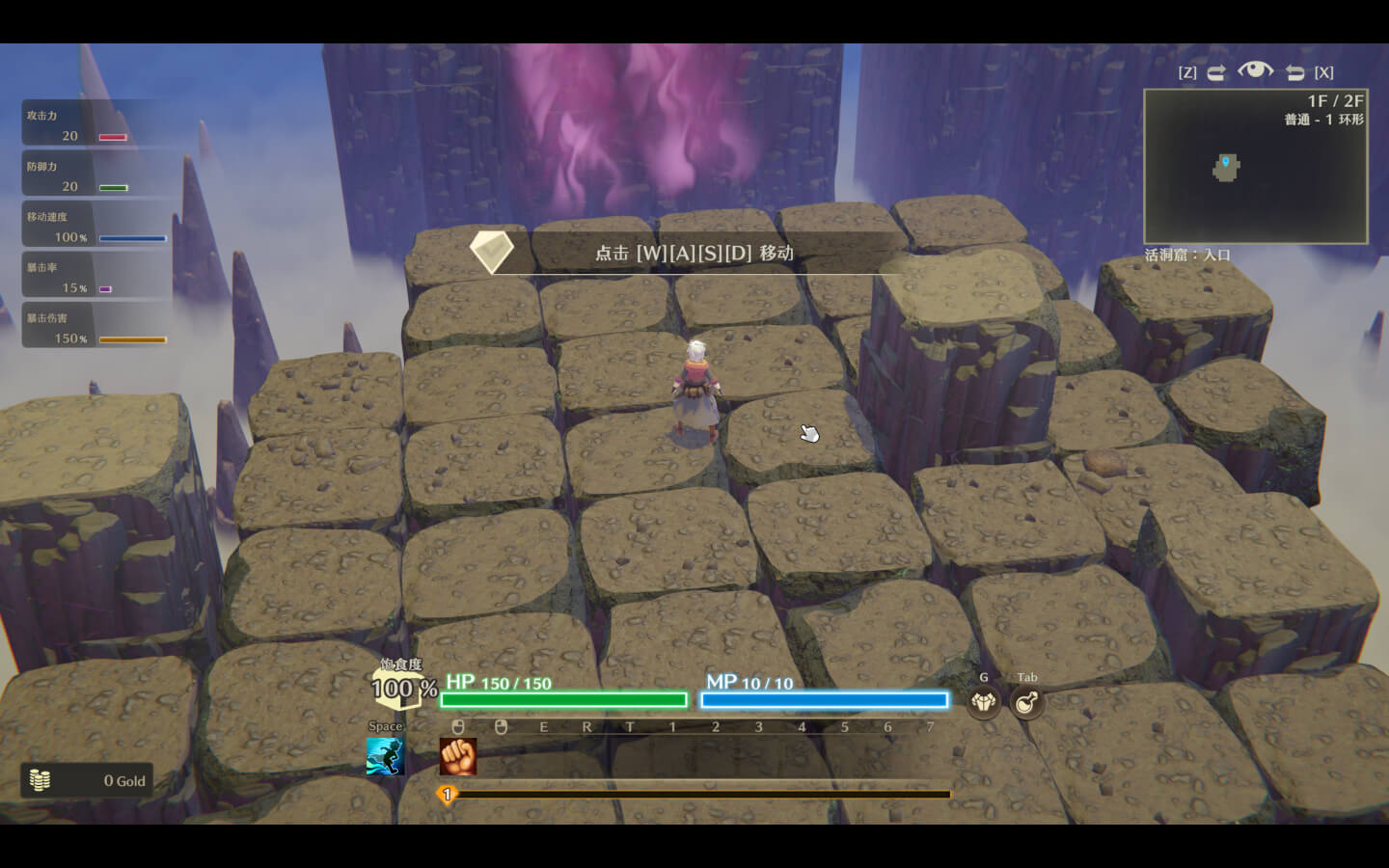
Task: Click the dungeon minimap panel
Action: [x=1255, y=166]
